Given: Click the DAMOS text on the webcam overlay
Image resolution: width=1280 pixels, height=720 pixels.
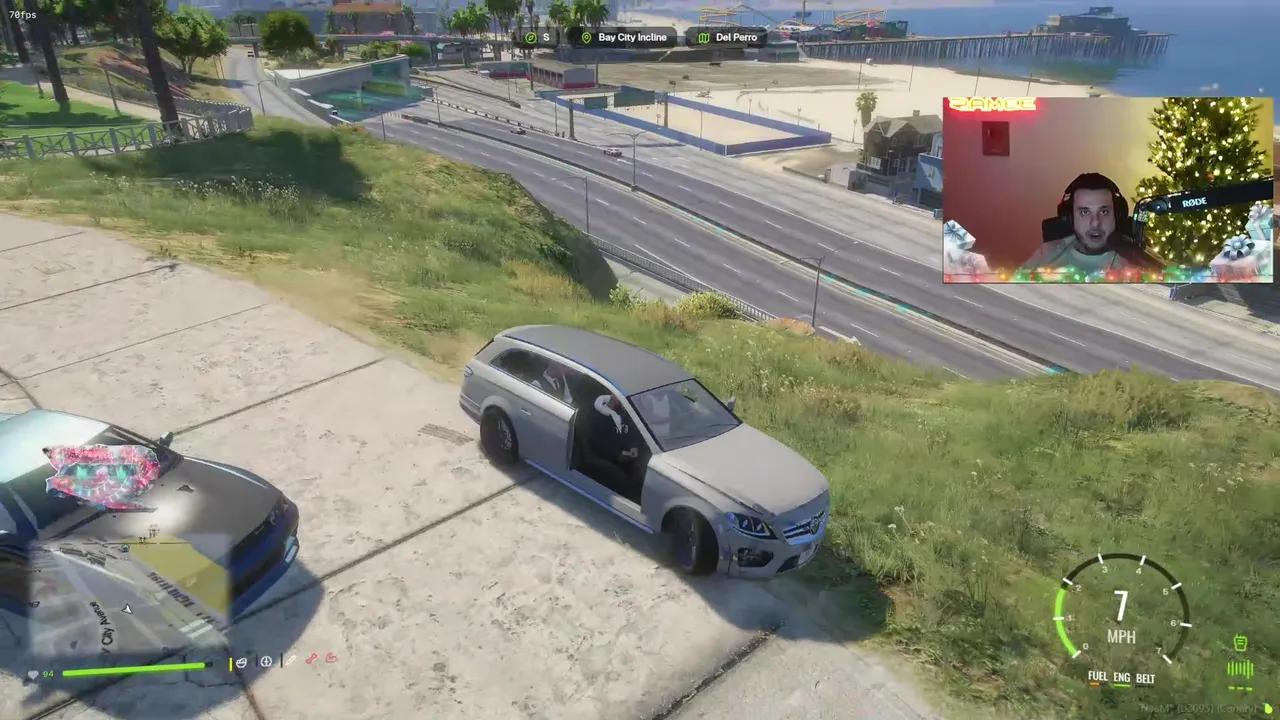Looking at the screenshot, I should tap(991, 103).
